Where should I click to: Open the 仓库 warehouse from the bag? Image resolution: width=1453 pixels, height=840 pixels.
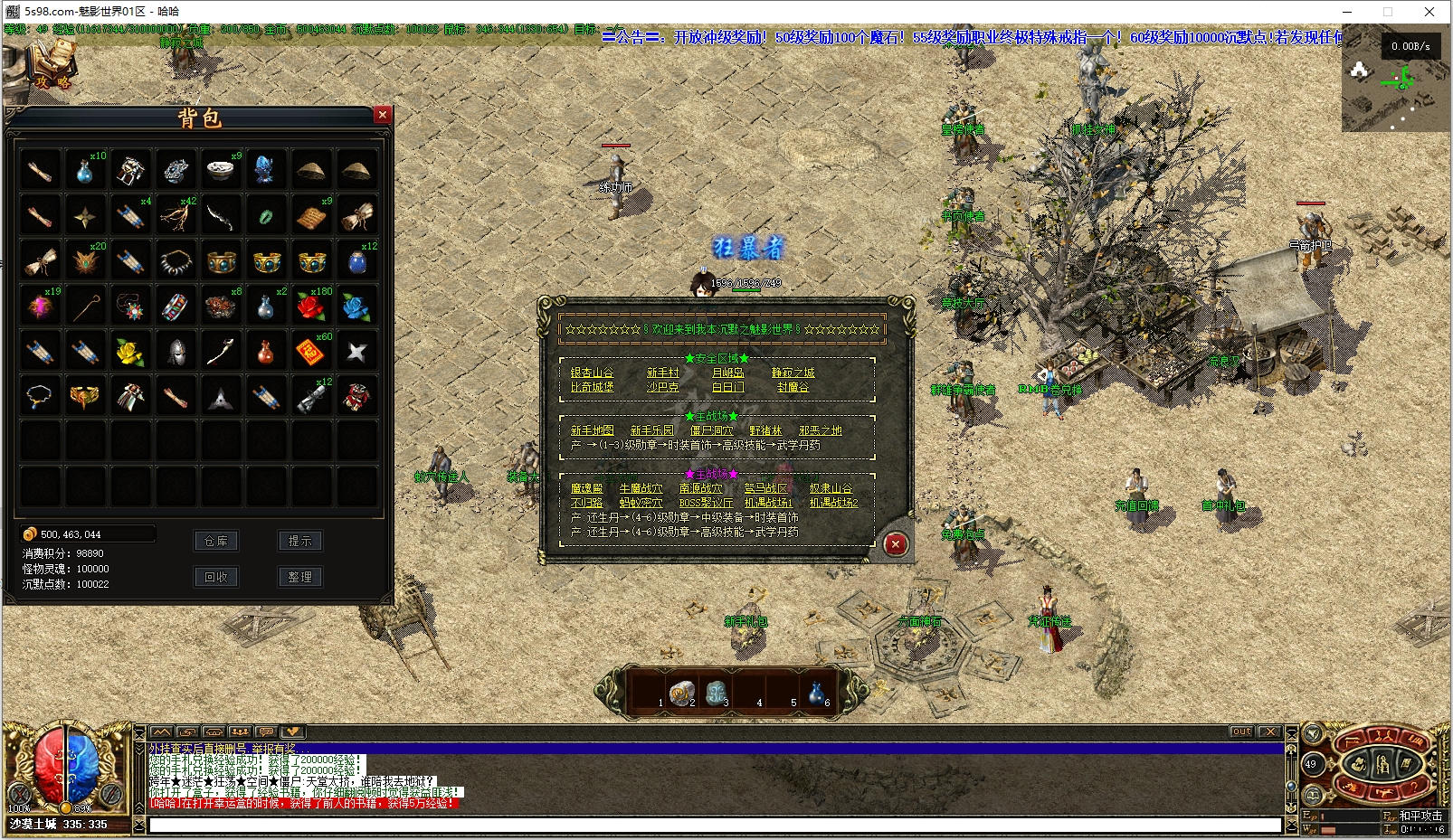pyautogui.click(x=216, y=541)
